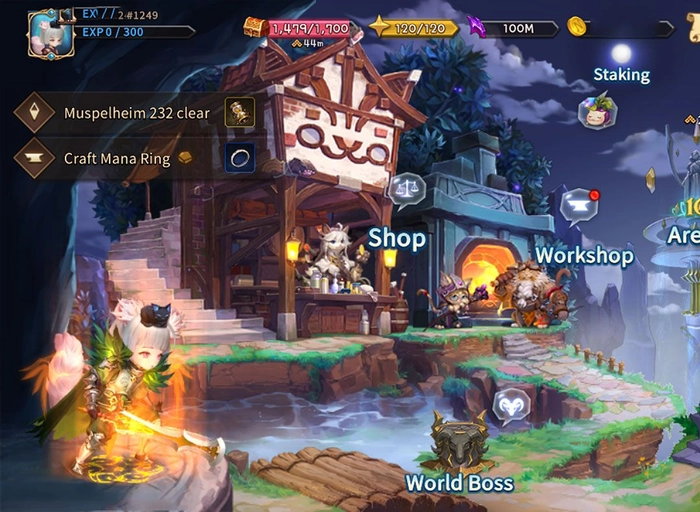Go to the World Boss
700x512 pixels.
tap(459, 483)
